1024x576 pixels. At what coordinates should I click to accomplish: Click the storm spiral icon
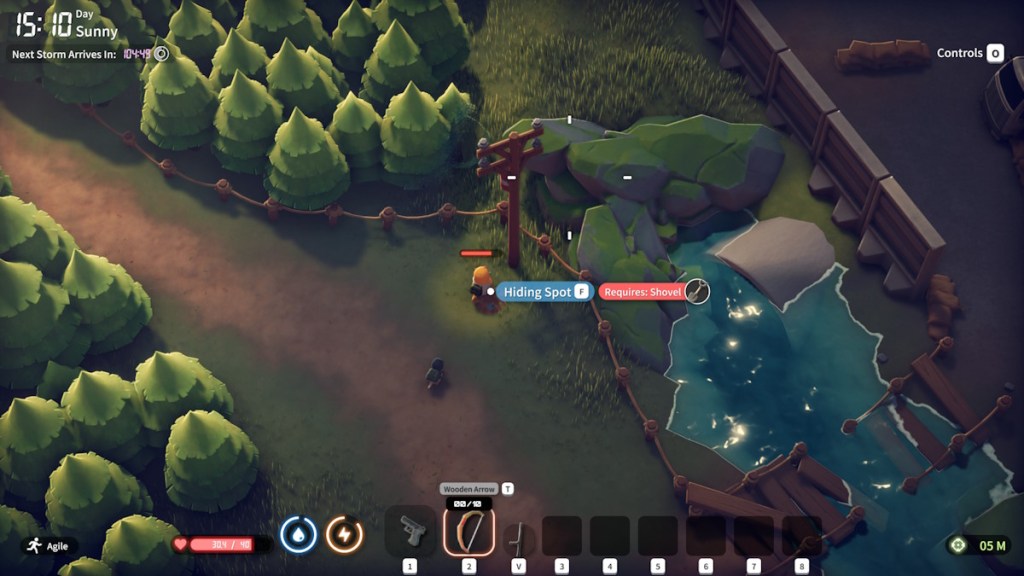(x=161, y=53)
